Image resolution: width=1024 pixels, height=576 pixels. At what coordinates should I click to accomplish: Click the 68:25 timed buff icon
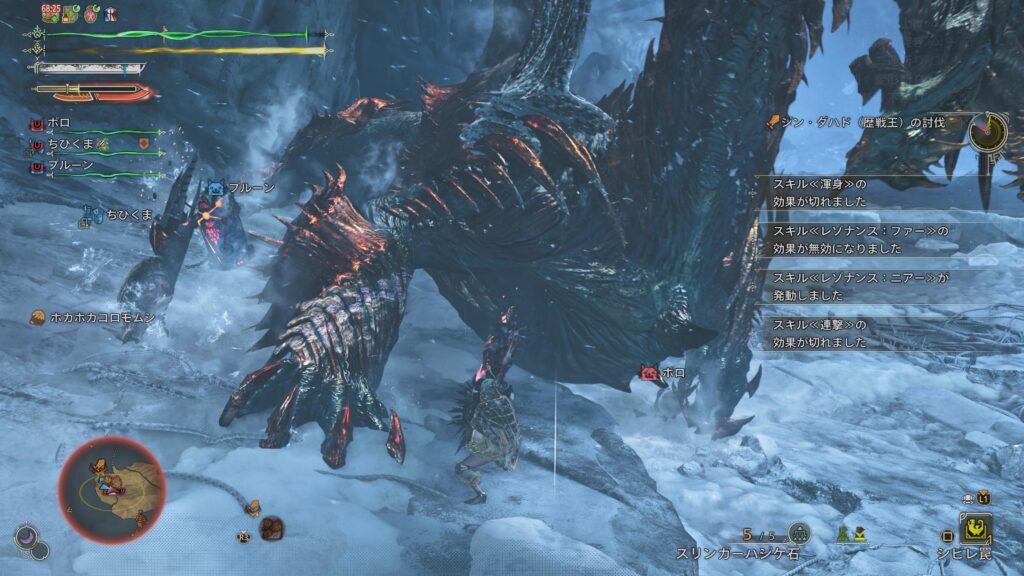tap(50, 15)
